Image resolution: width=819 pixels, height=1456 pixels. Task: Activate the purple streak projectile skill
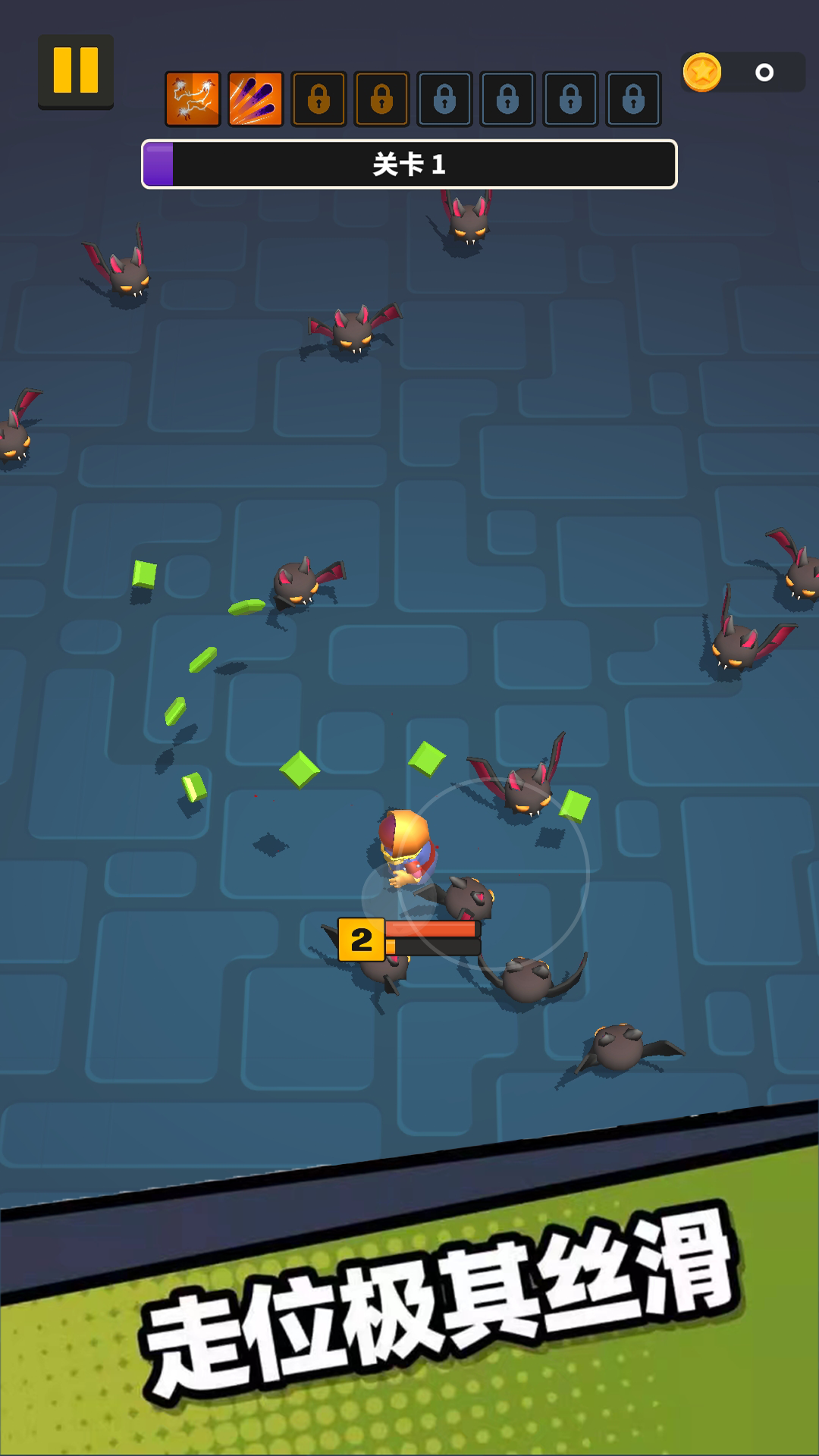256,99
